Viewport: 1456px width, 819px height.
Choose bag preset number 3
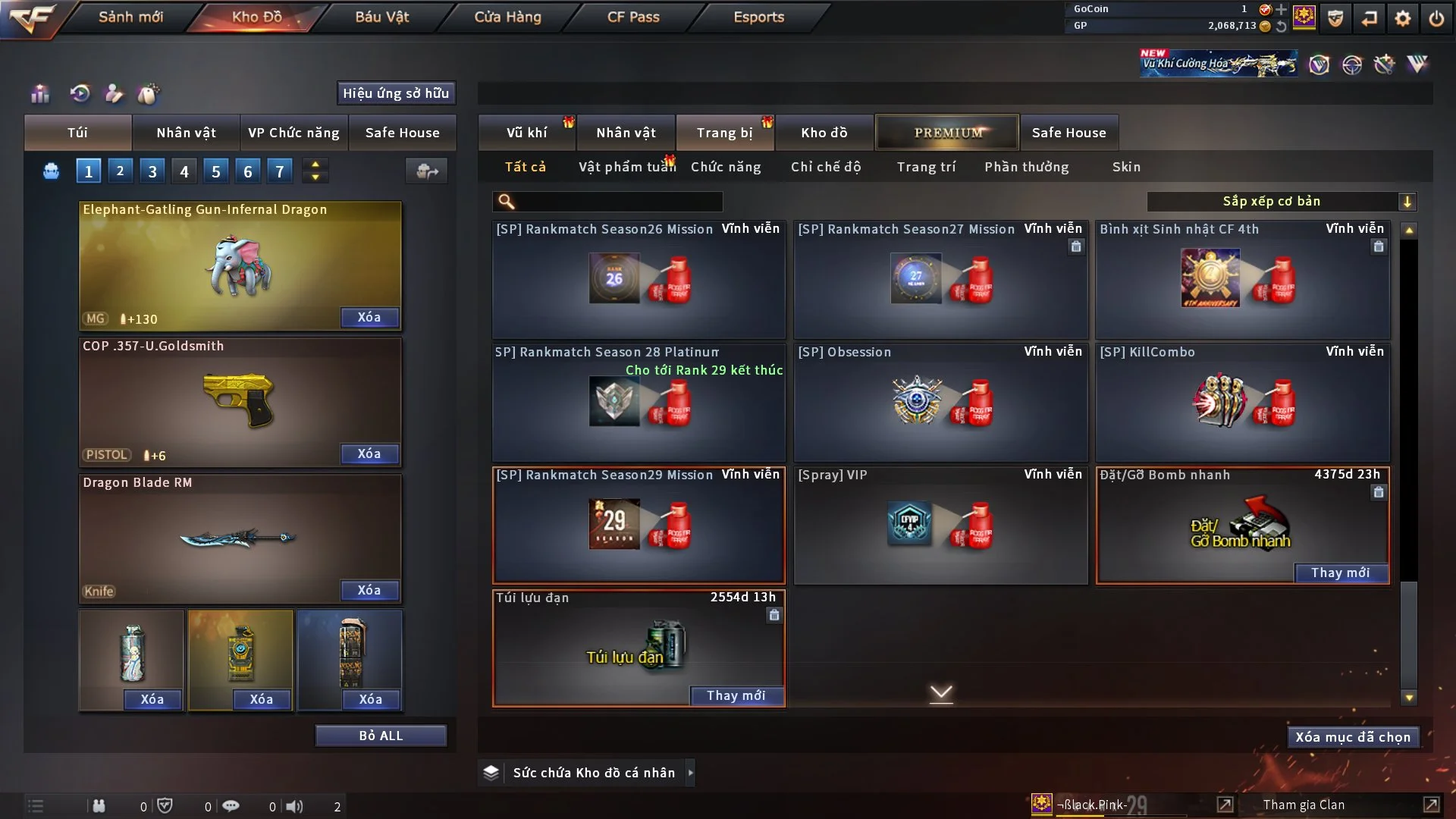pyautogui.click(x=152, y=171)
